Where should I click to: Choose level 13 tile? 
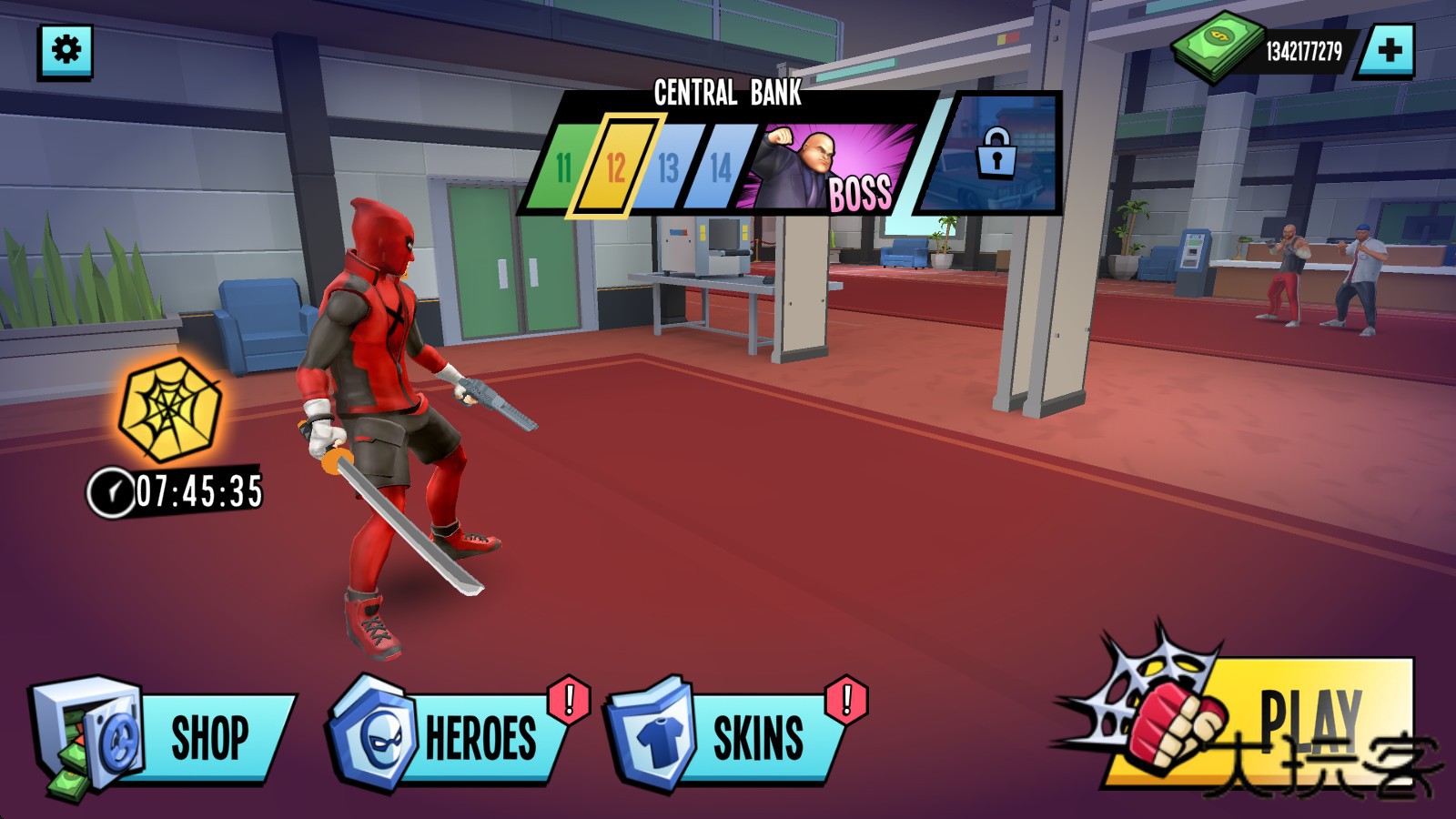[x=668, y=167]
